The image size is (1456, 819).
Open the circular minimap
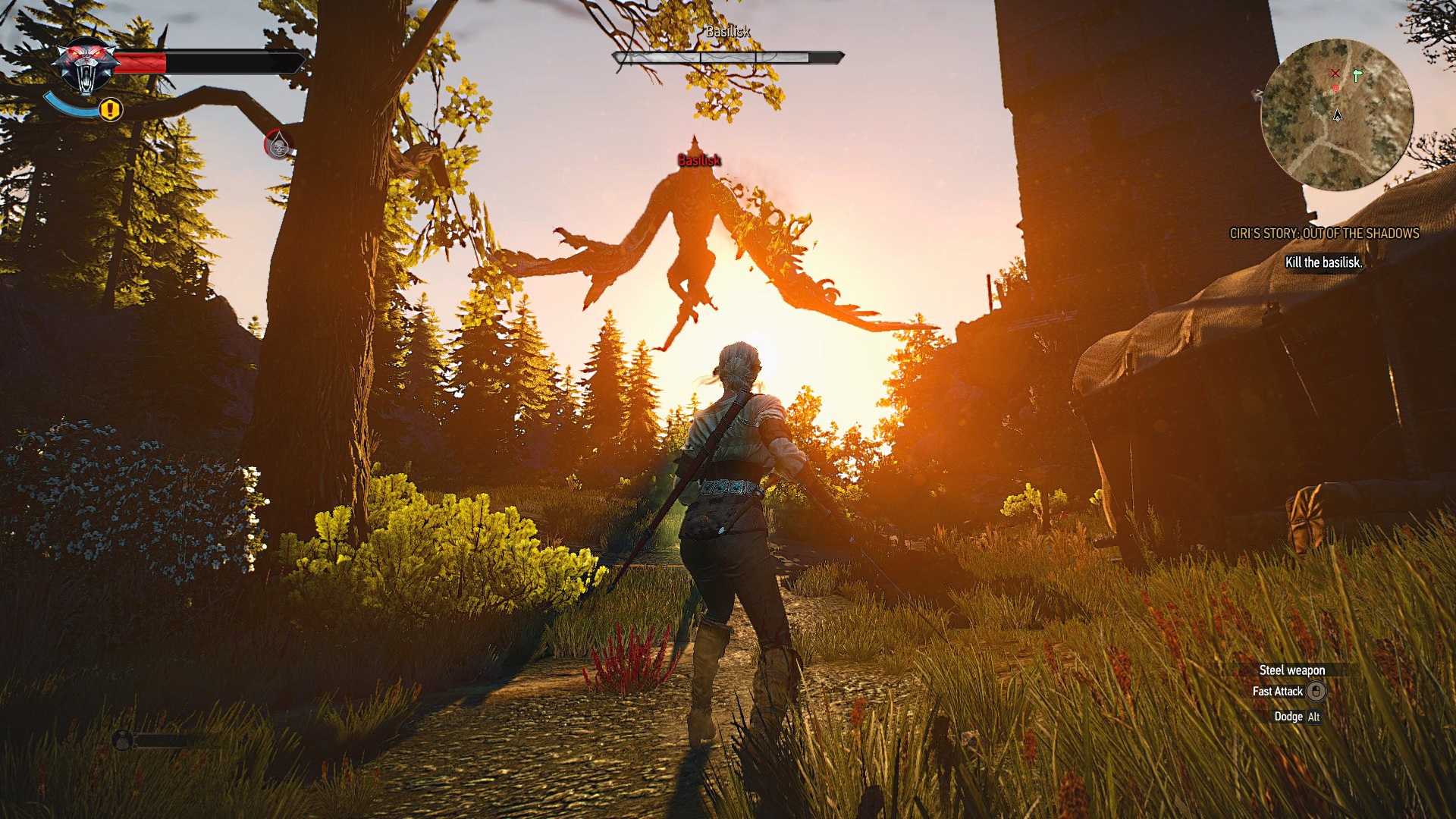[x=1337, y=115]
